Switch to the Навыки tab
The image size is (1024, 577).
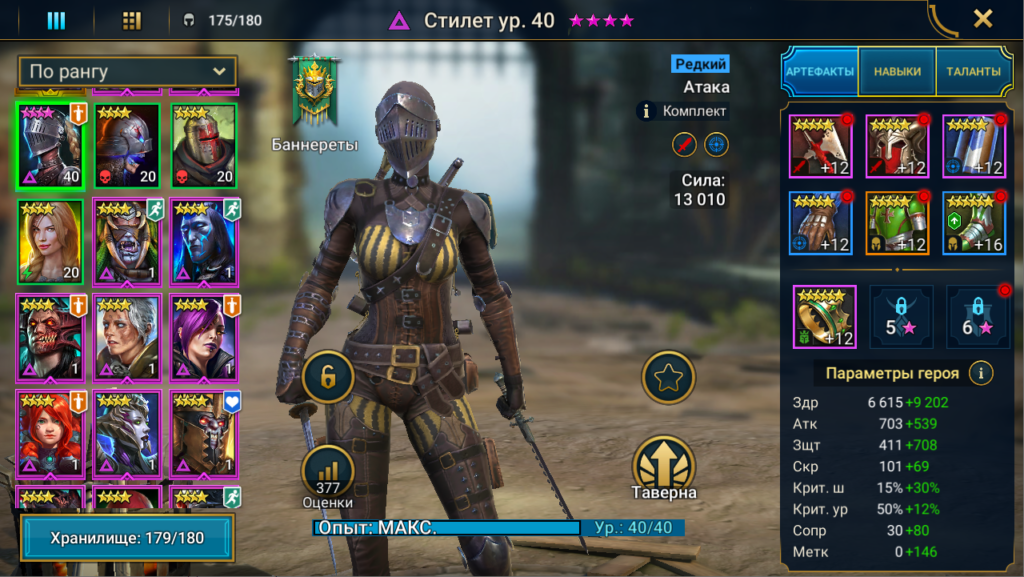tap(897, 72)
